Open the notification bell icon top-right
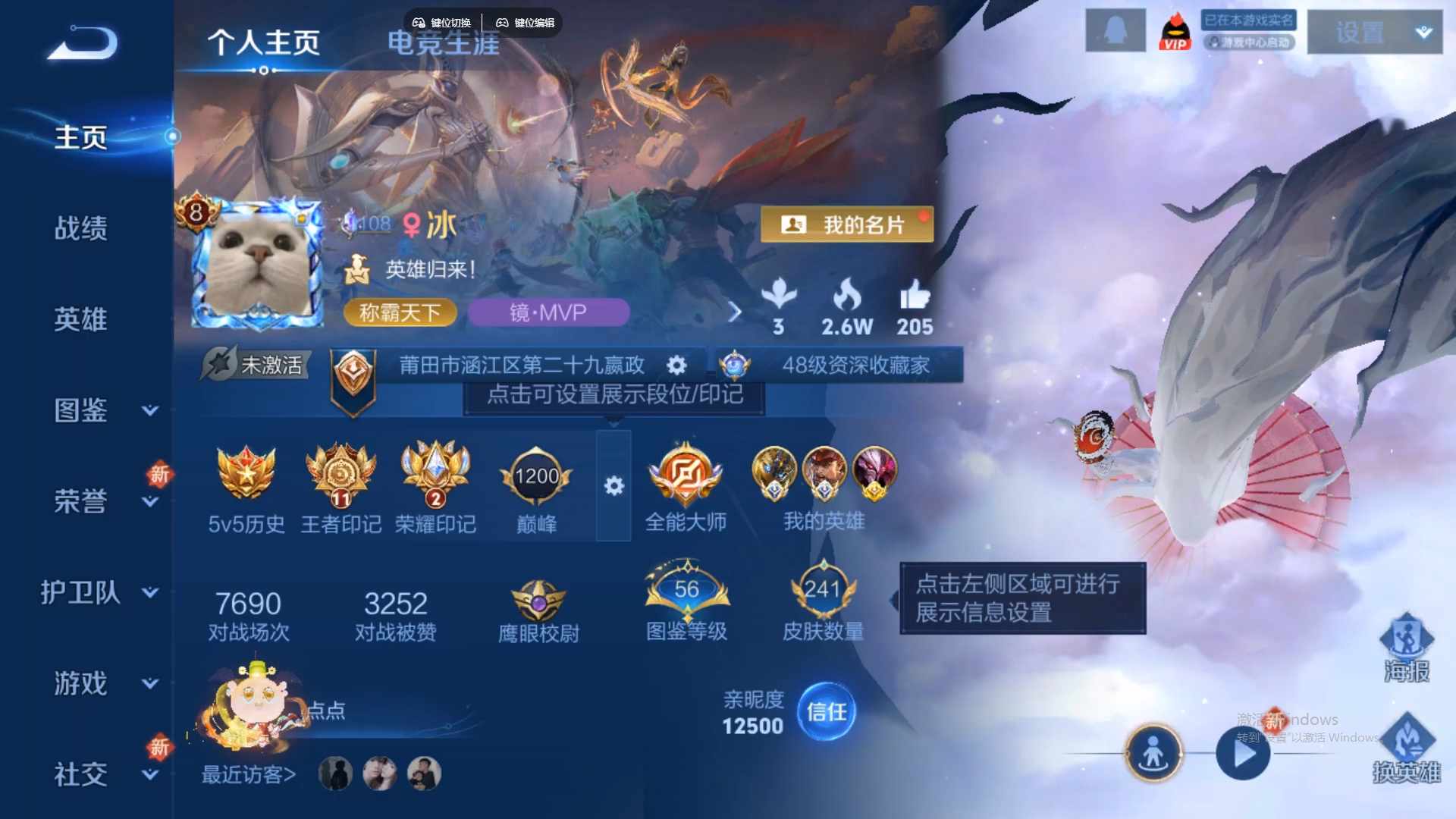The width and height of the screenshot is (1456, 819). click(x=1115, y=29)
